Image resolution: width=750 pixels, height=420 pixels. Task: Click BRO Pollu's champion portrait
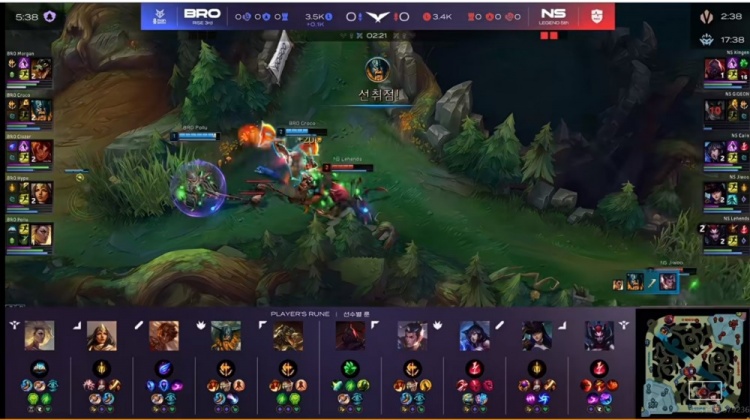(x=41, y=234)
